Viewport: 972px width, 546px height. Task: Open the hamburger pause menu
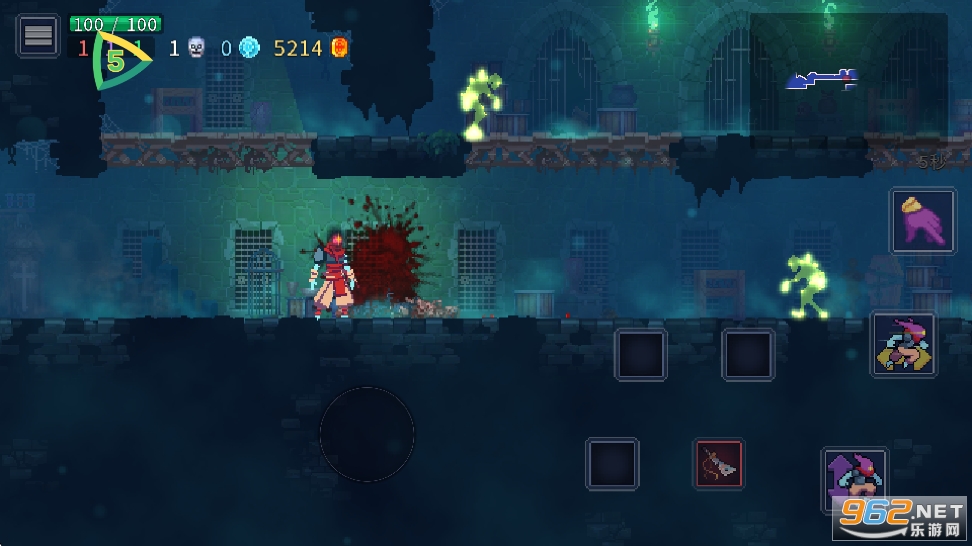[38, 36]
